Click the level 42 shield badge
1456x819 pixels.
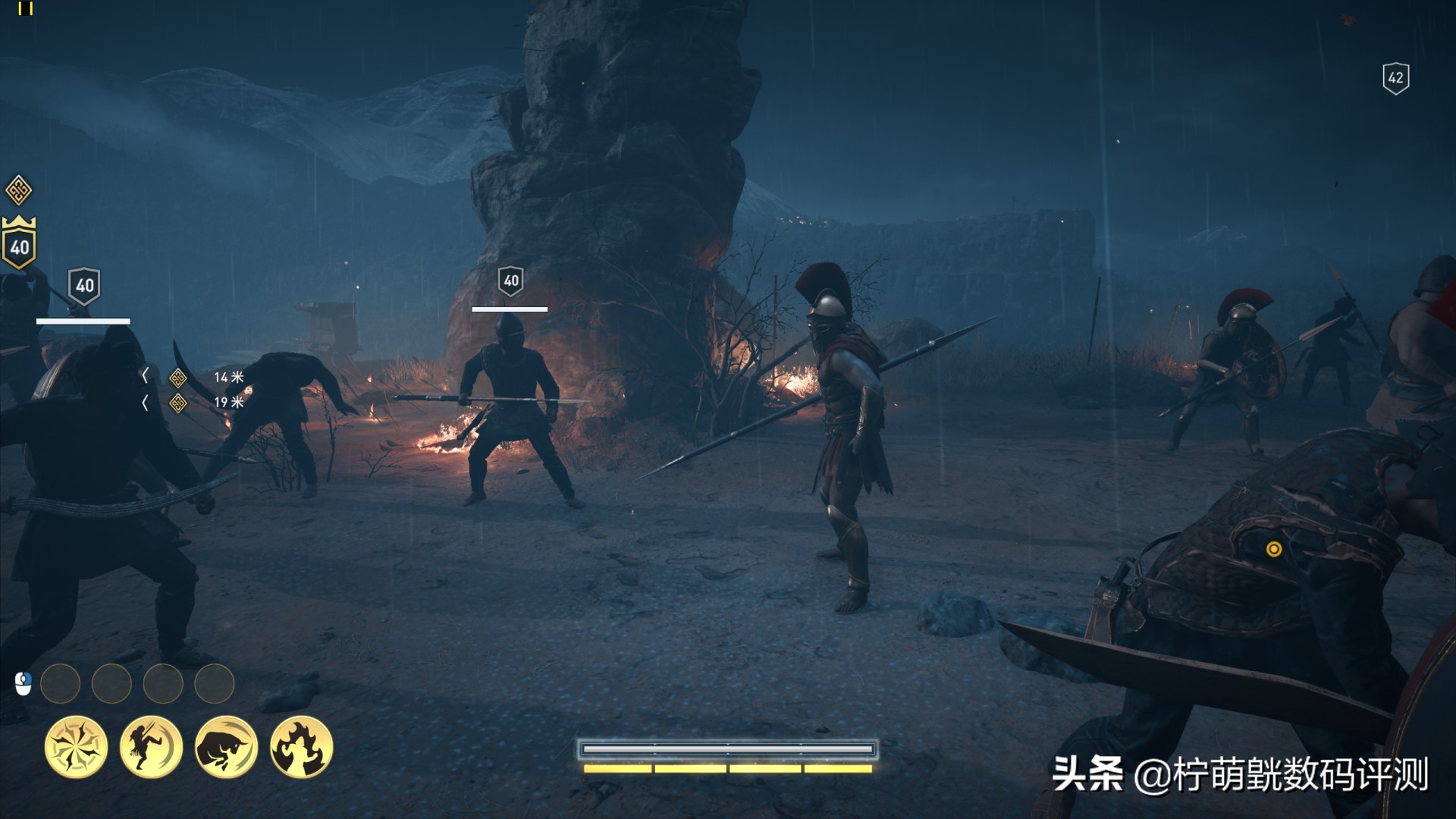point(1395,77)
